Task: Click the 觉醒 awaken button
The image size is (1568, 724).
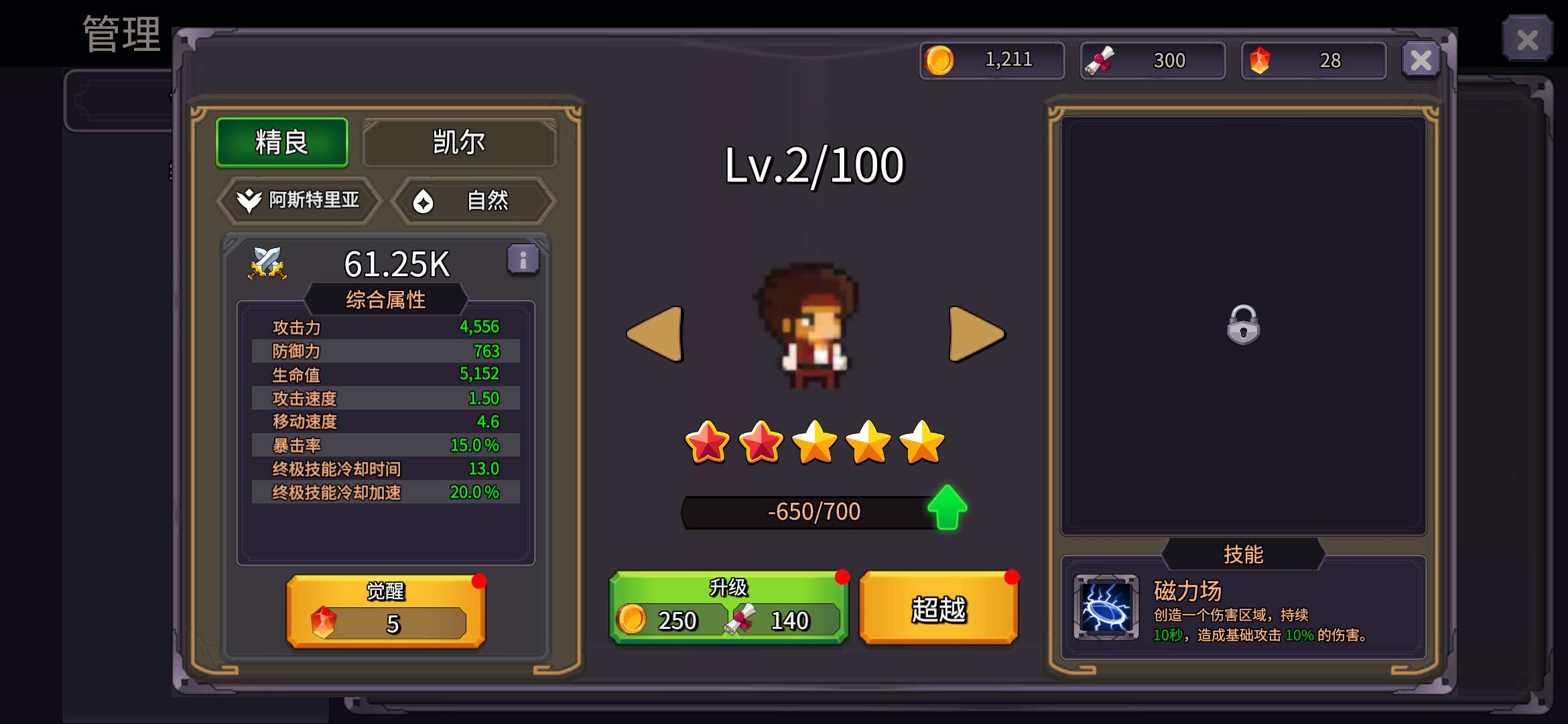Action: 386,611
